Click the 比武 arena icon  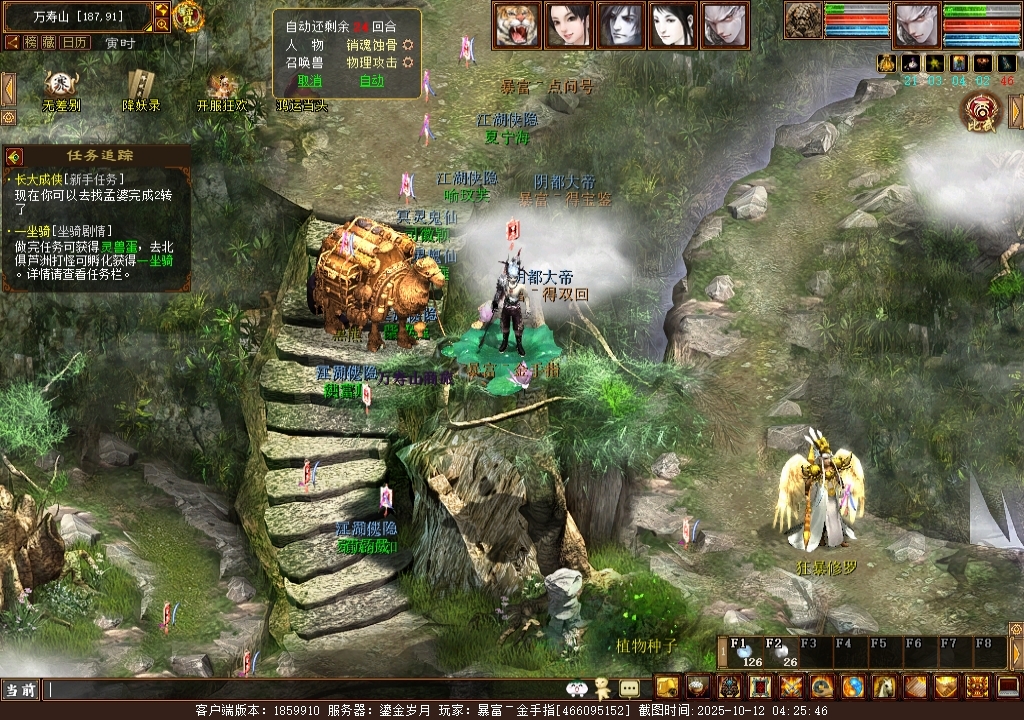980,112
